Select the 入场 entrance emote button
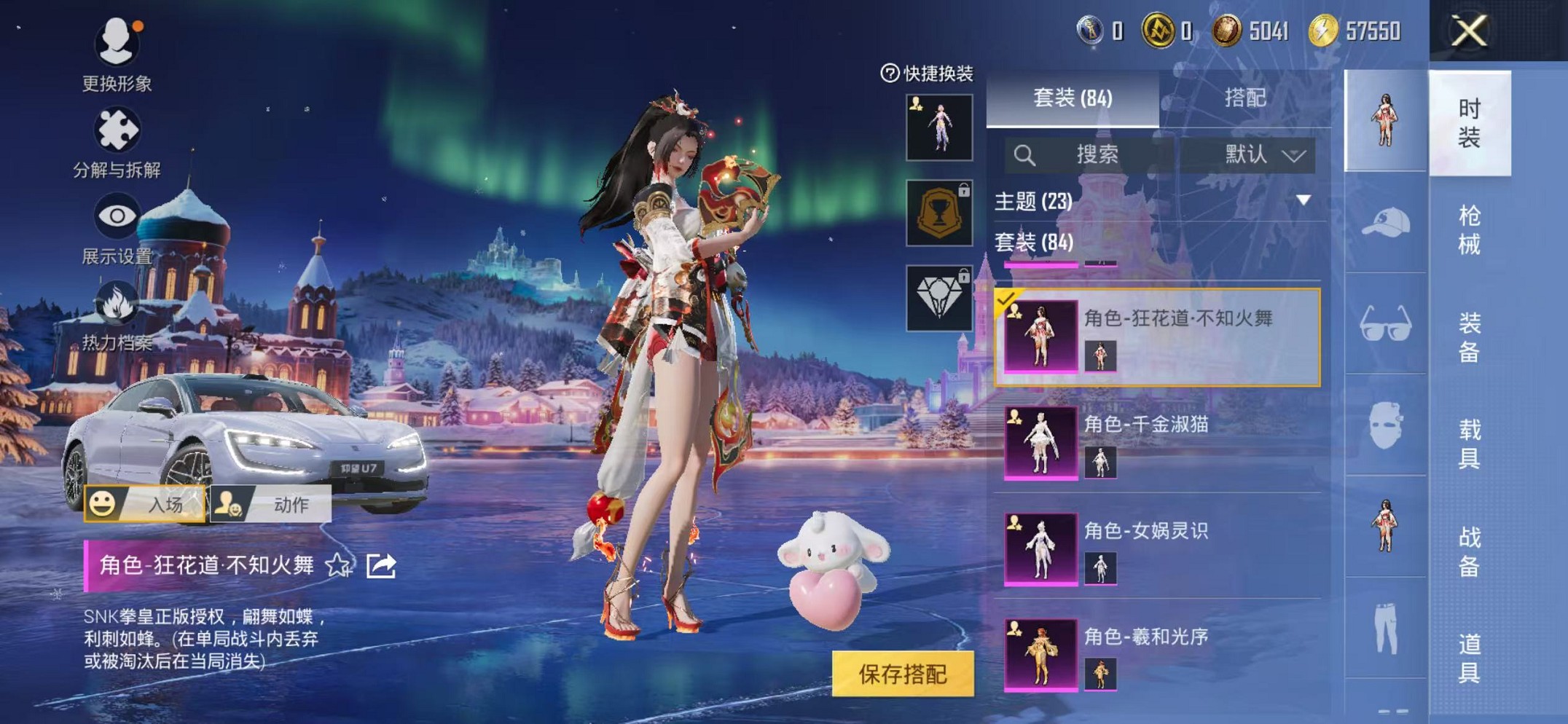 (x=145, y=504)
